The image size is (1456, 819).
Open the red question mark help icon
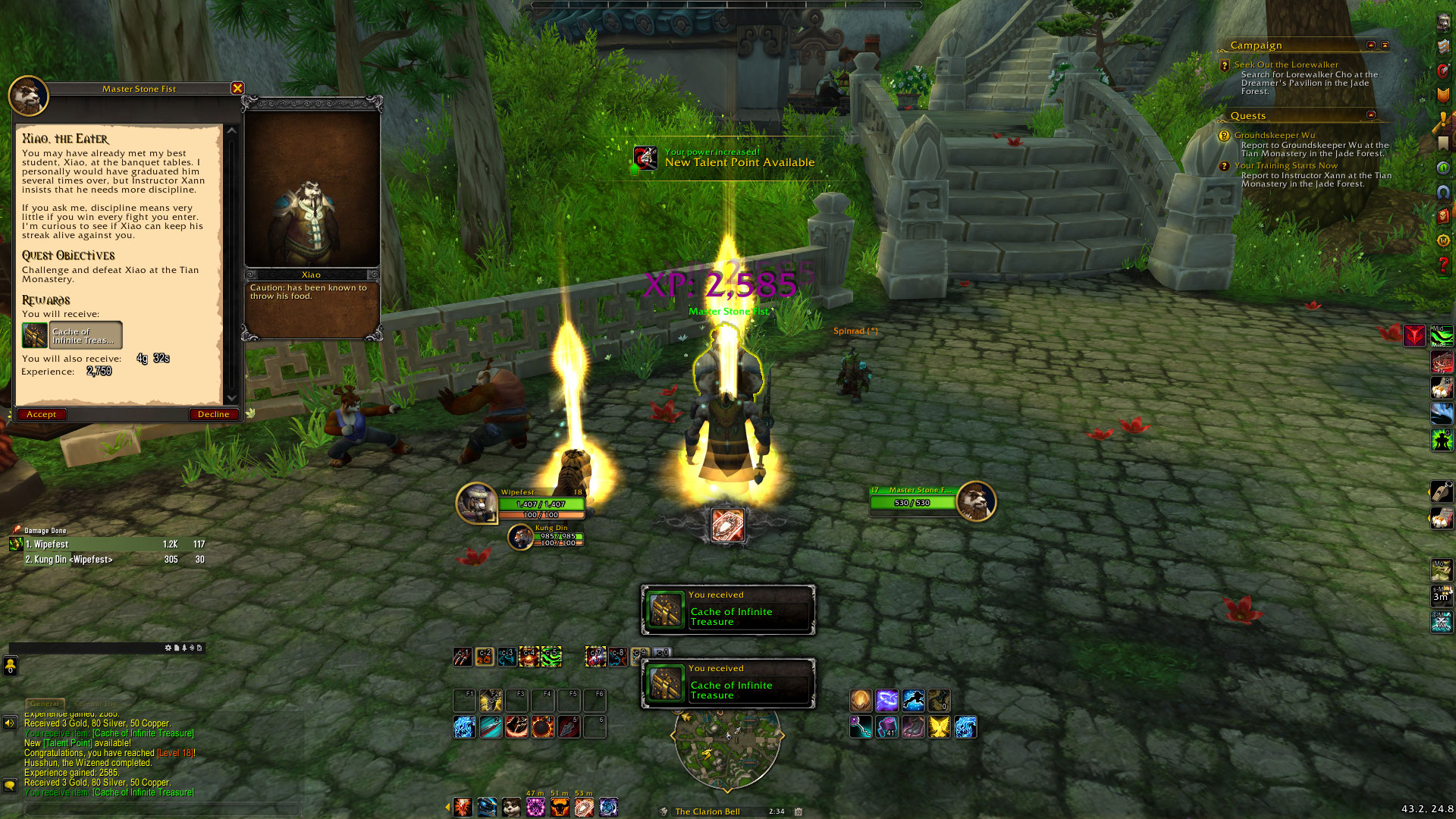click(1443, 265)
